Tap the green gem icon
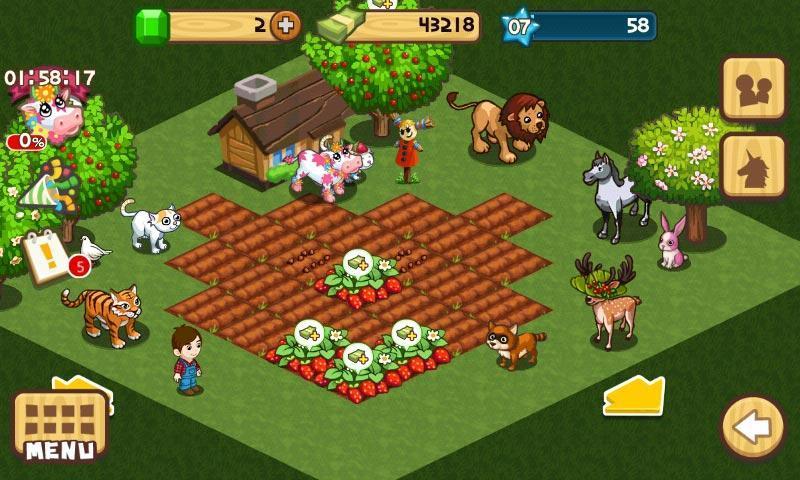This screenshot has width=800, height=480. coord(153,26)
